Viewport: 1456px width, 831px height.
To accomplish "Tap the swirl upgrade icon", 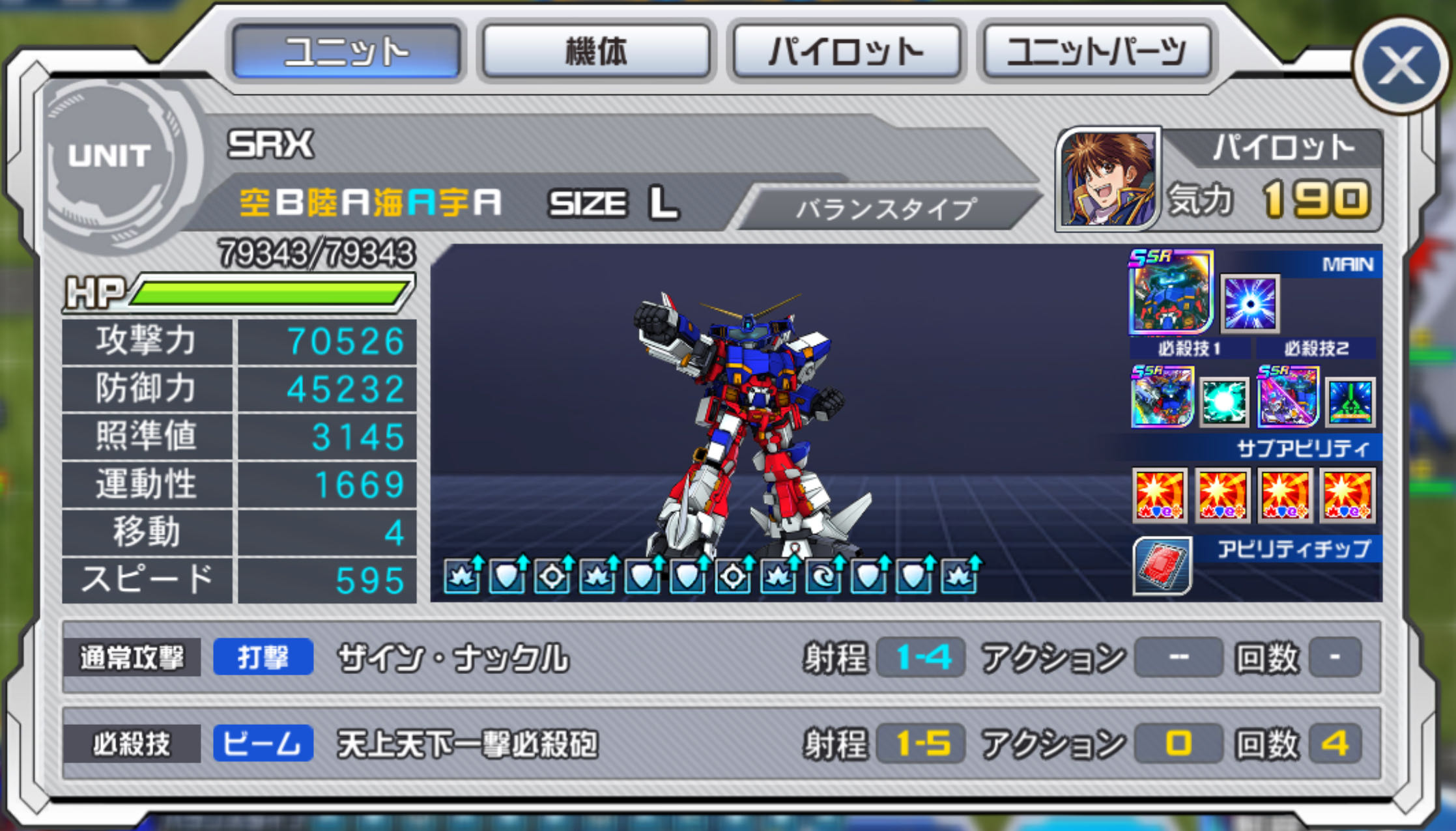I will click(x=823, y=576).
